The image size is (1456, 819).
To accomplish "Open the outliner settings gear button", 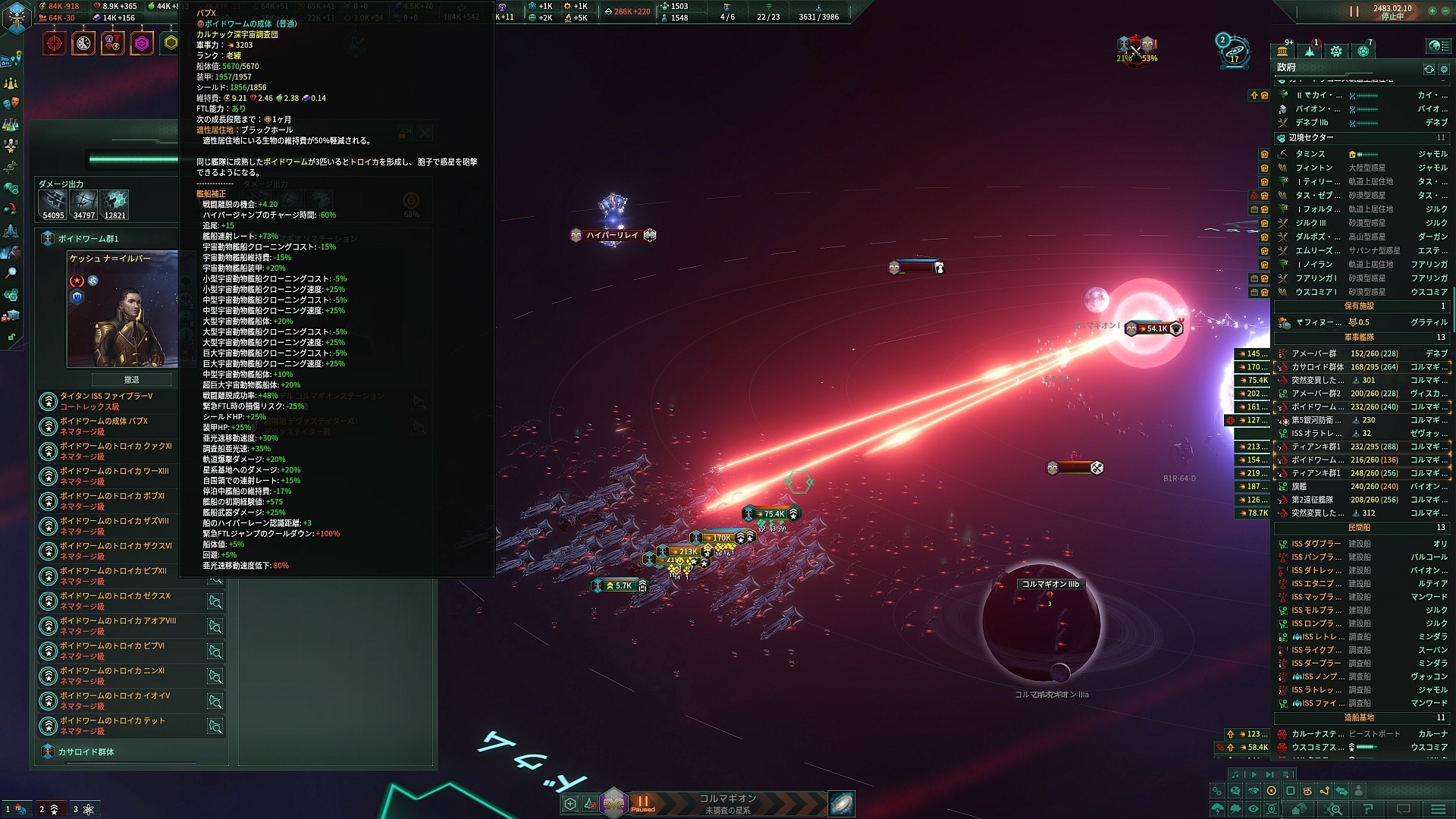I will (1444, 69).
